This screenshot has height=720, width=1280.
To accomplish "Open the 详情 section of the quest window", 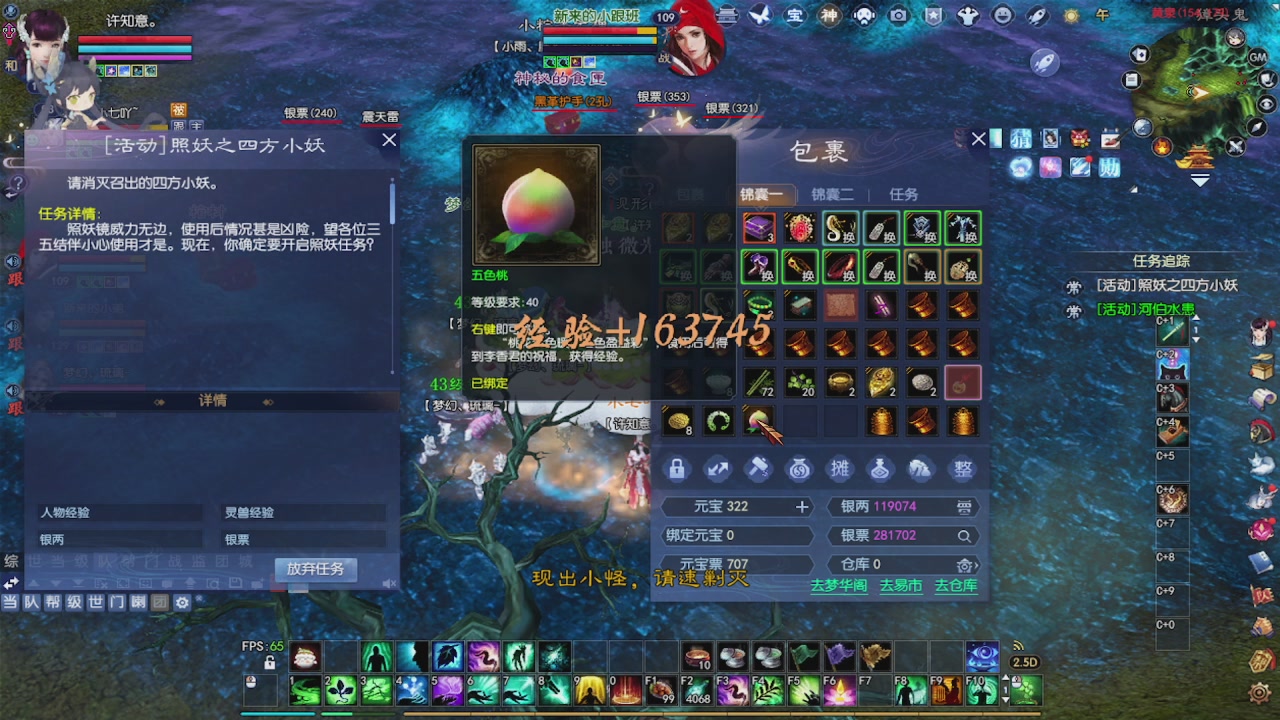I will tap(213, 401).
